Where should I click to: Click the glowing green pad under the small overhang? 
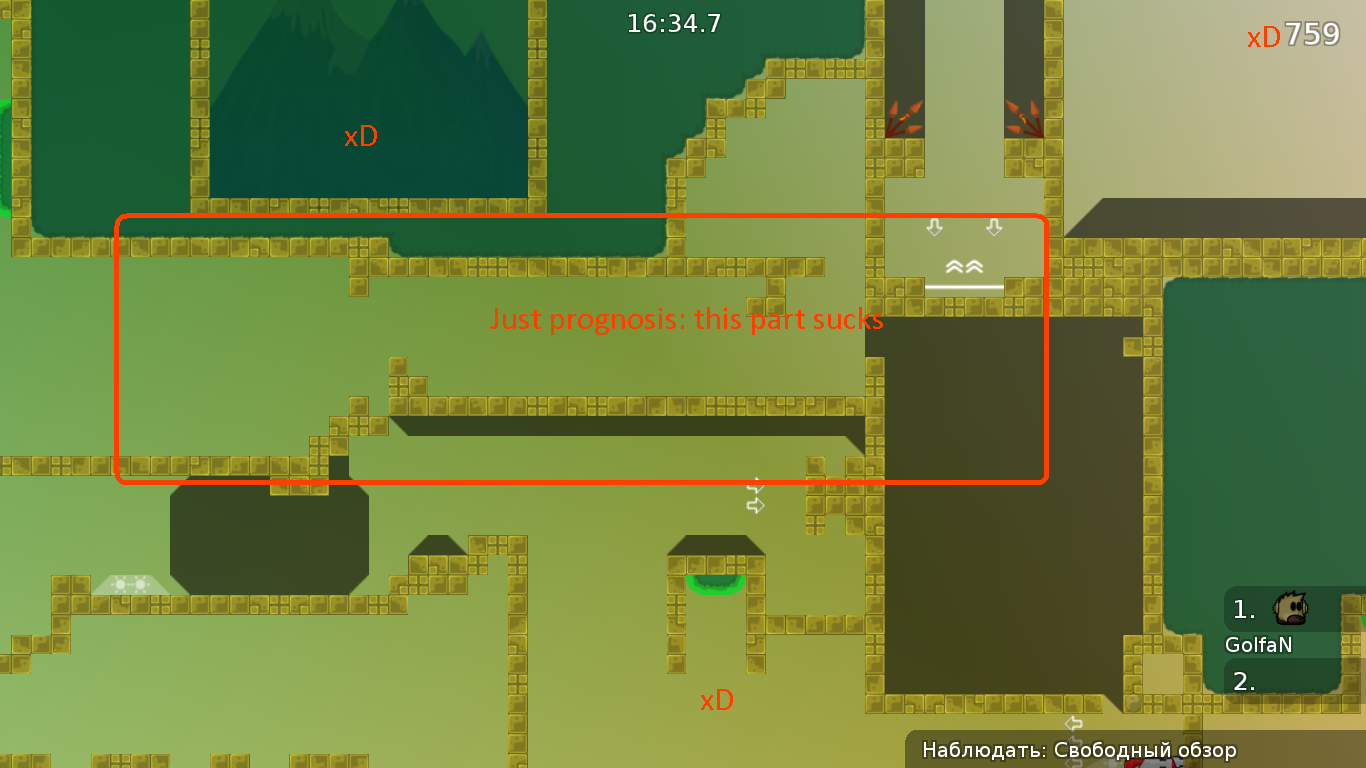[x=714, y=585]
